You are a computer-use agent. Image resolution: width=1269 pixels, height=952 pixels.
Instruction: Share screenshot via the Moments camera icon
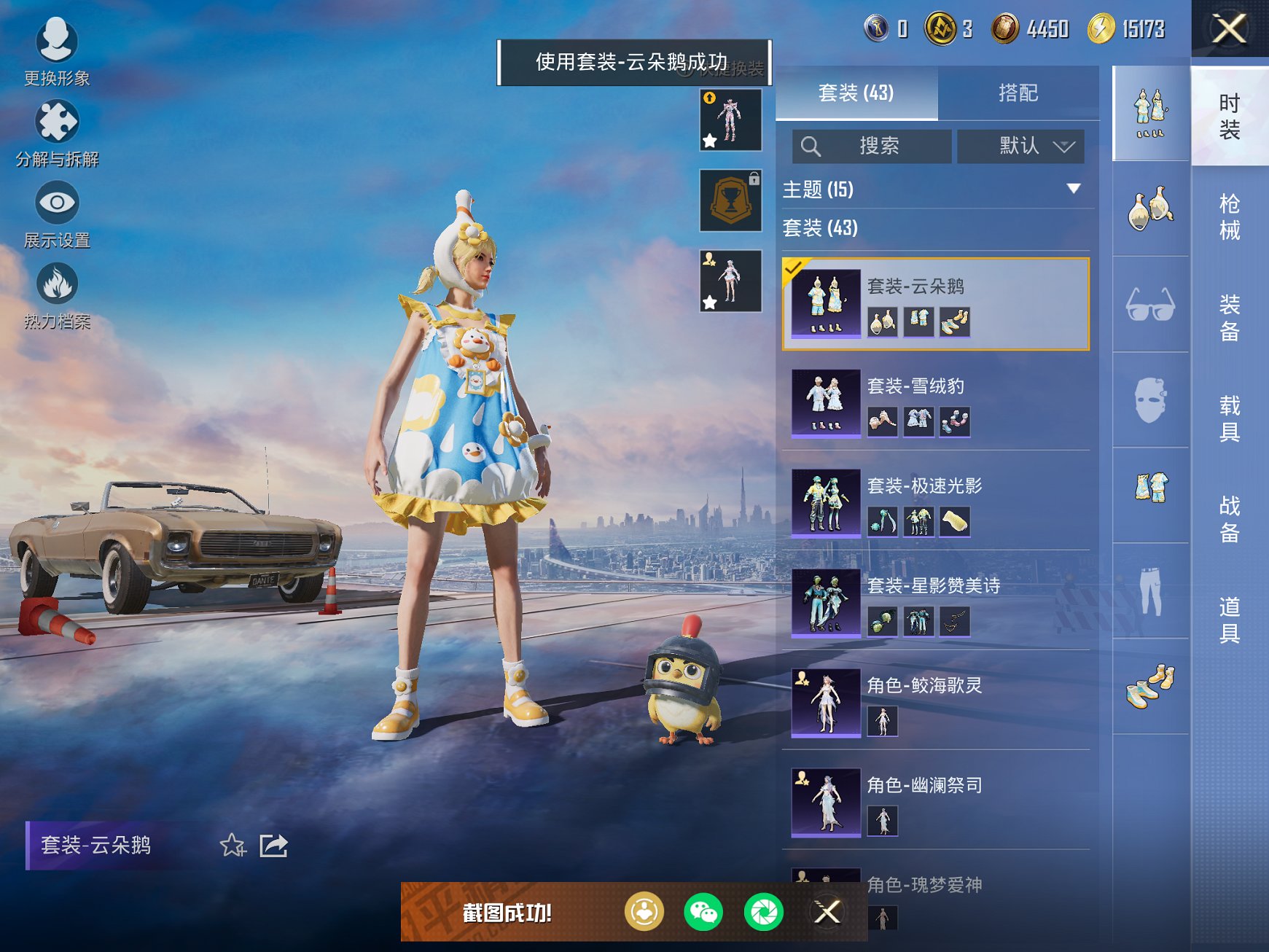pyautogui.click(x=764, y=911)
